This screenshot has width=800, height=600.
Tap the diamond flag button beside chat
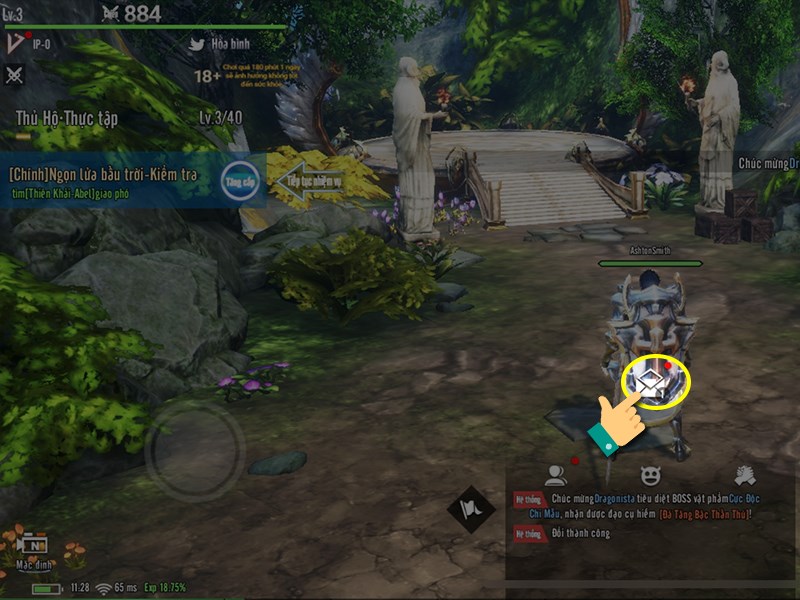[x=472, y=509]
